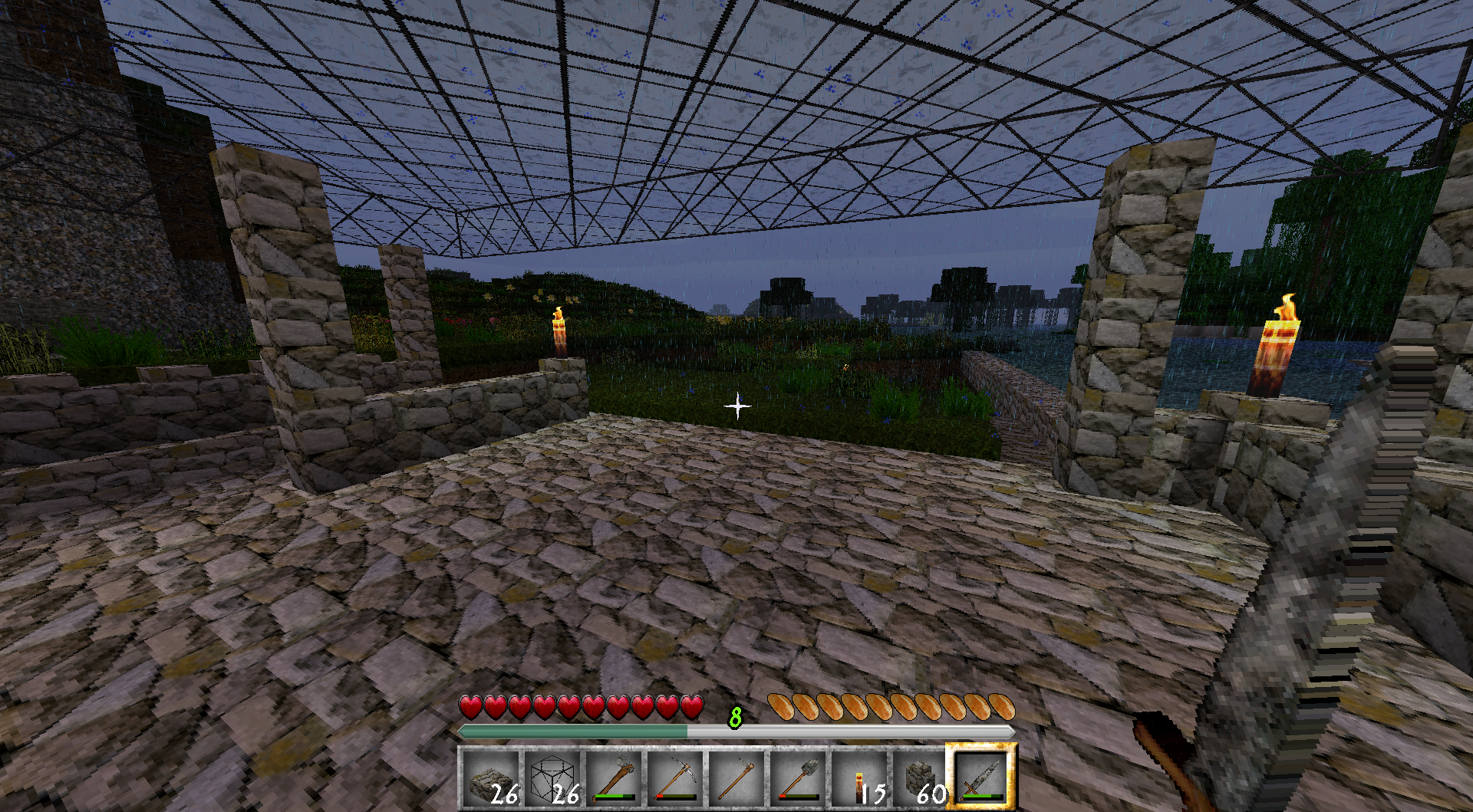Image resolution: width=1473 pixels, height=812 pixels.
Task: Equip the stone axe from hotbar
Action: pyautogui.click(x=614, y=778)
